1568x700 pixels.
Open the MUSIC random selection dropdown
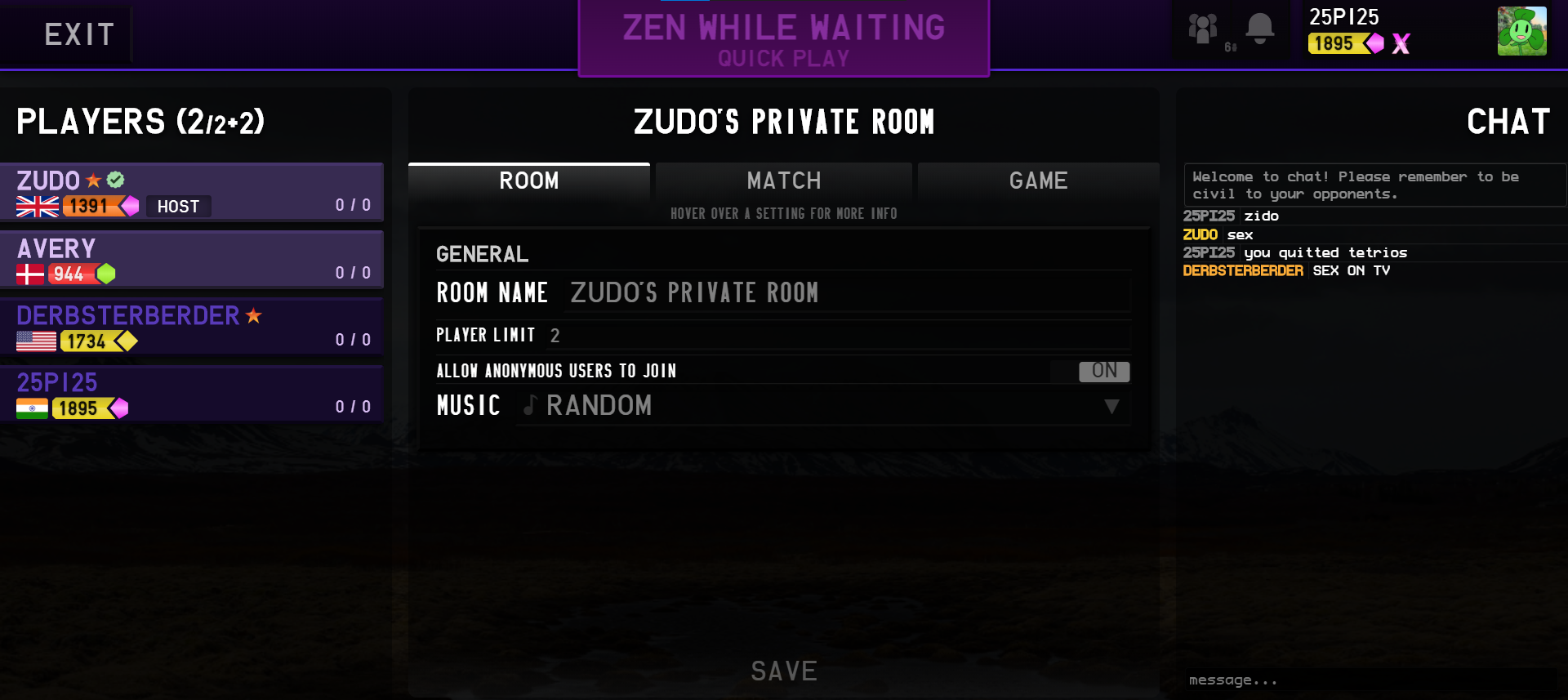(1111, 406)
